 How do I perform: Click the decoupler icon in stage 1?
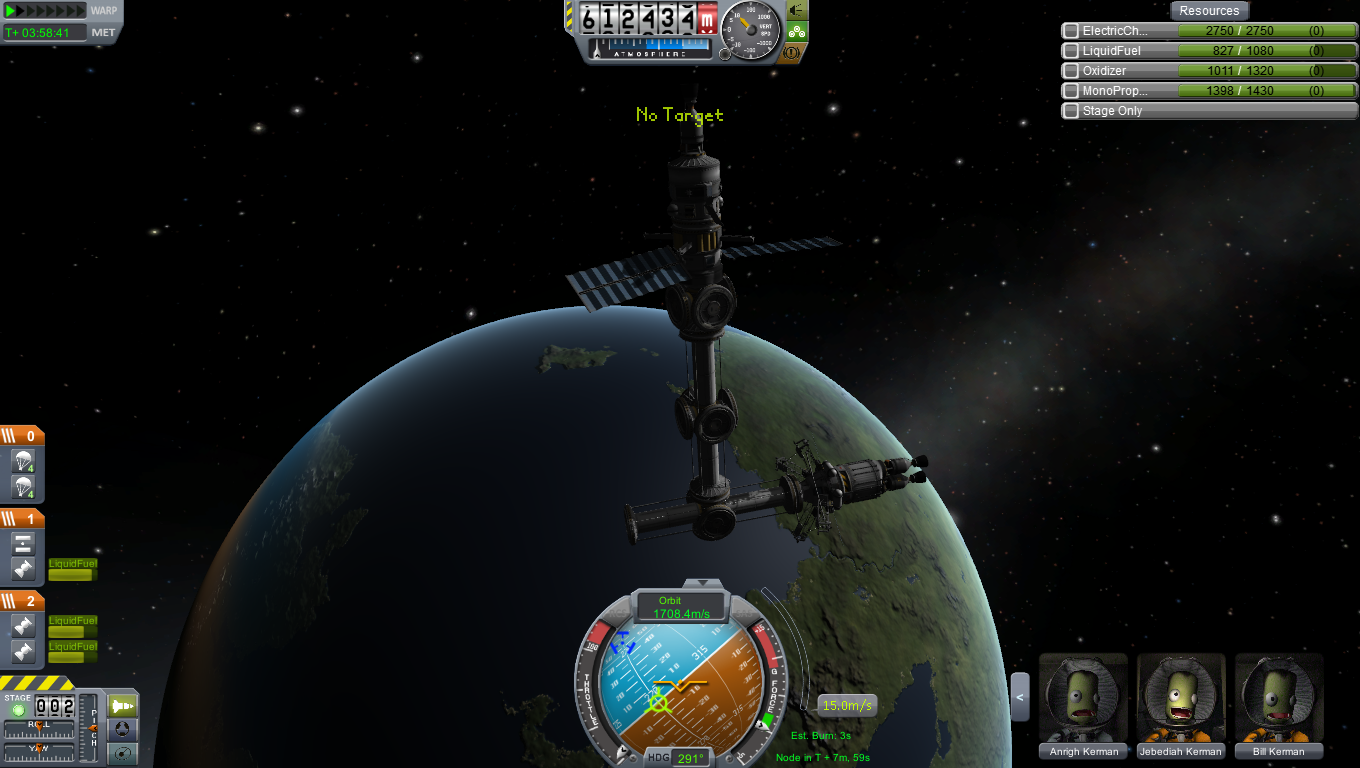point(24,544)
